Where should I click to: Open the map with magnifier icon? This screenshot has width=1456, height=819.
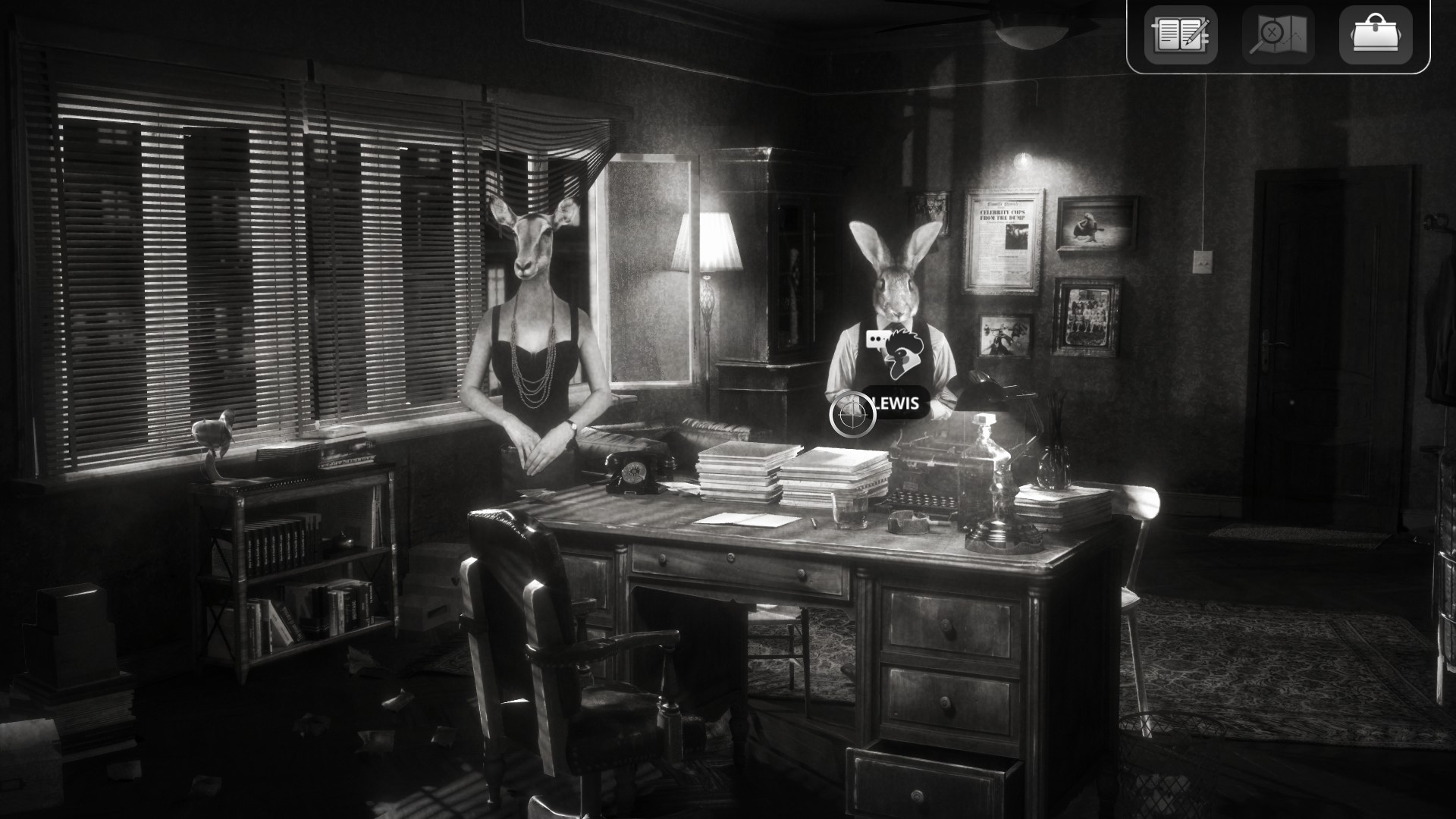click(x=1278, y=35)
